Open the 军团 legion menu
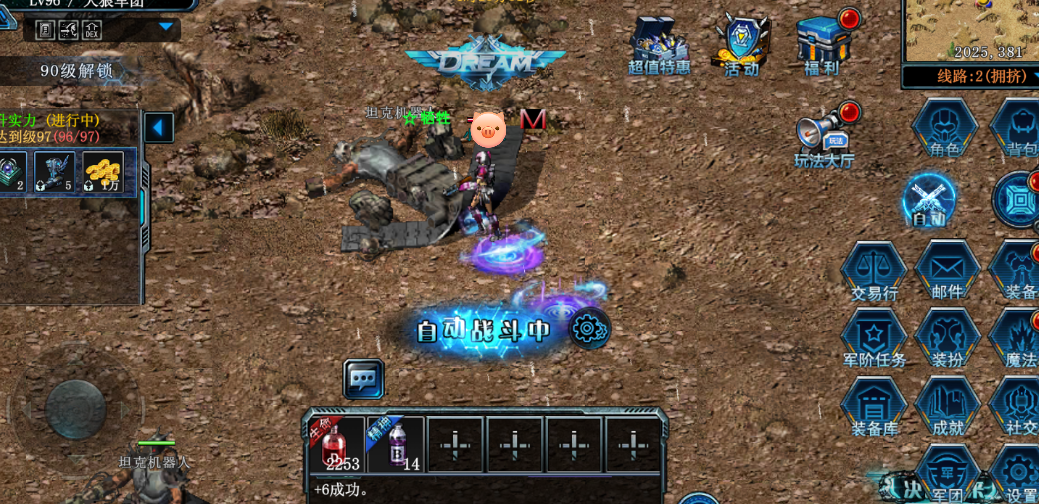1039x504 pixels. tap(947, 474)
